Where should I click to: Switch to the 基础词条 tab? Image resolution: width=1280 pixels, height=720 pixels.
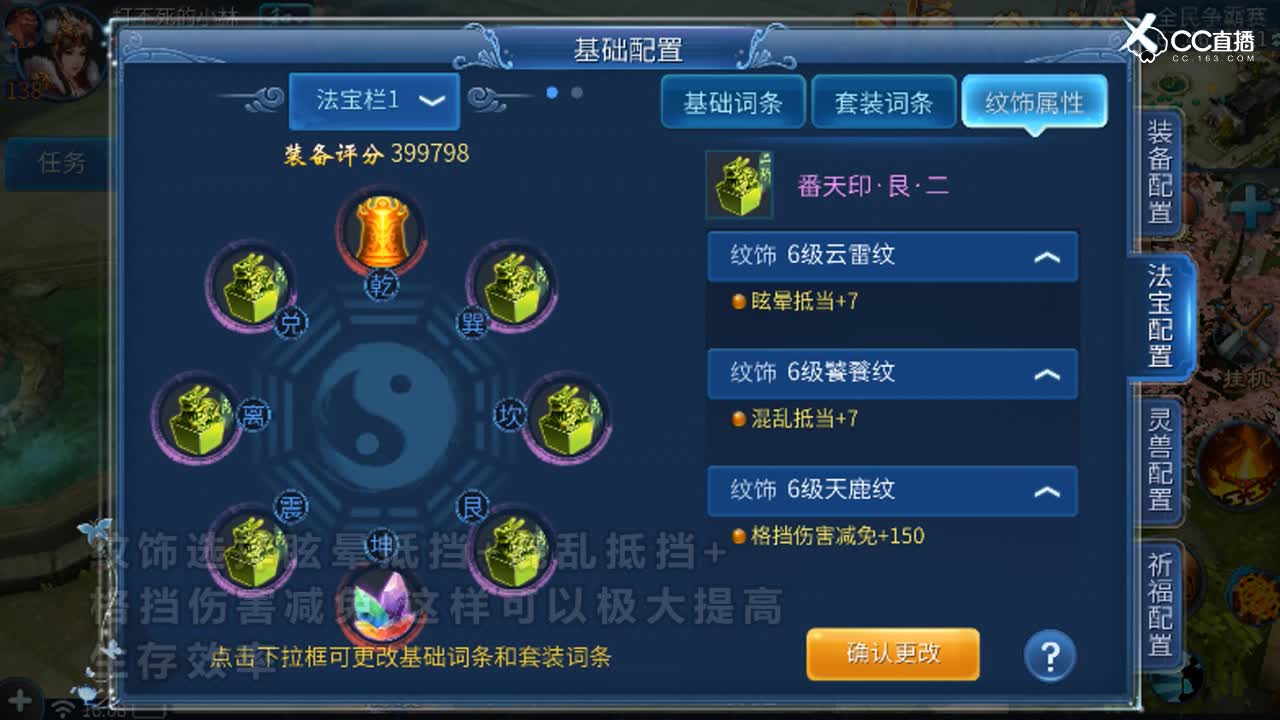734,101
